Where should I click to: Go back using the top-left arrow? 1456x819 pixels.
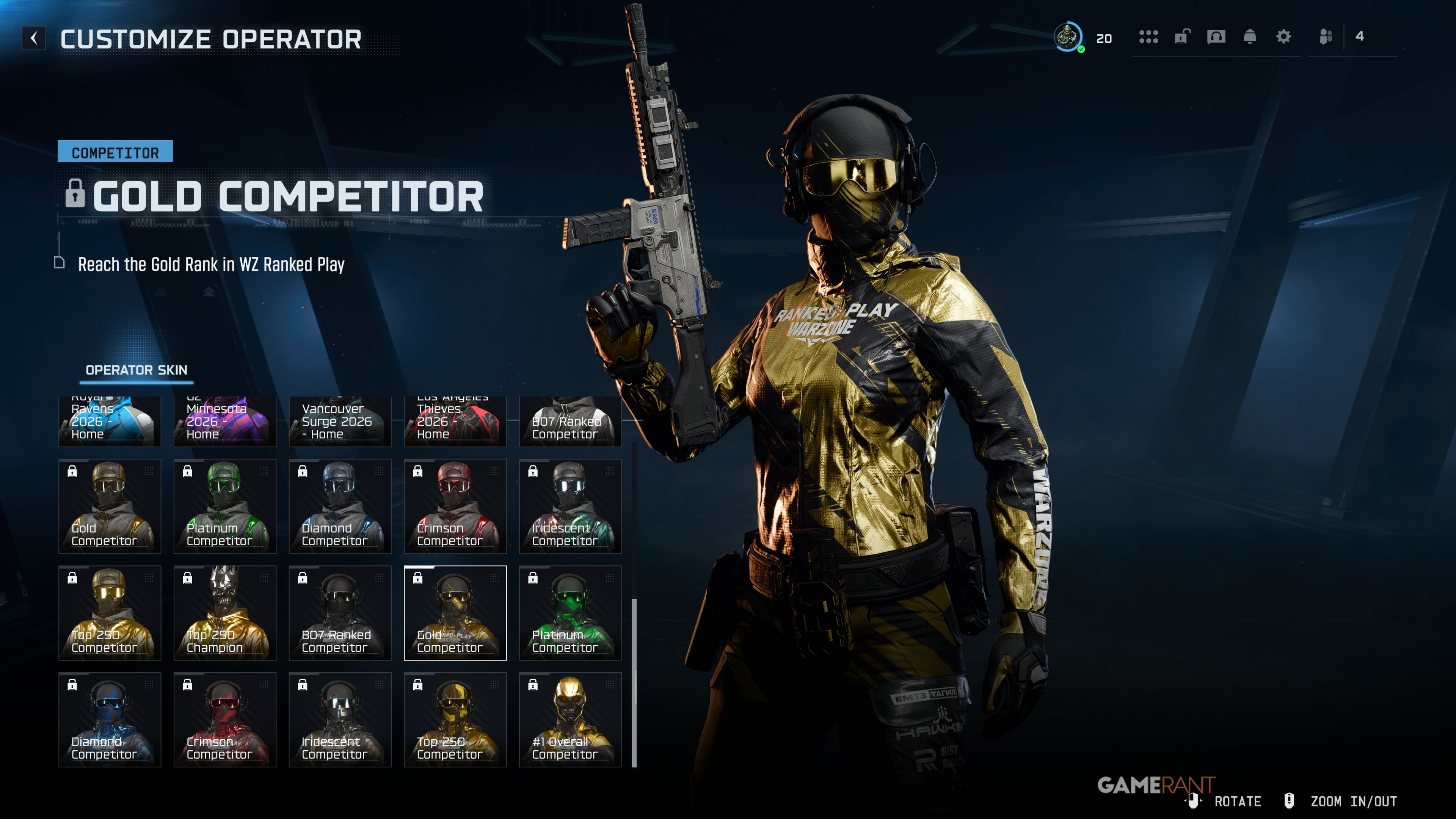pos(34,38)
